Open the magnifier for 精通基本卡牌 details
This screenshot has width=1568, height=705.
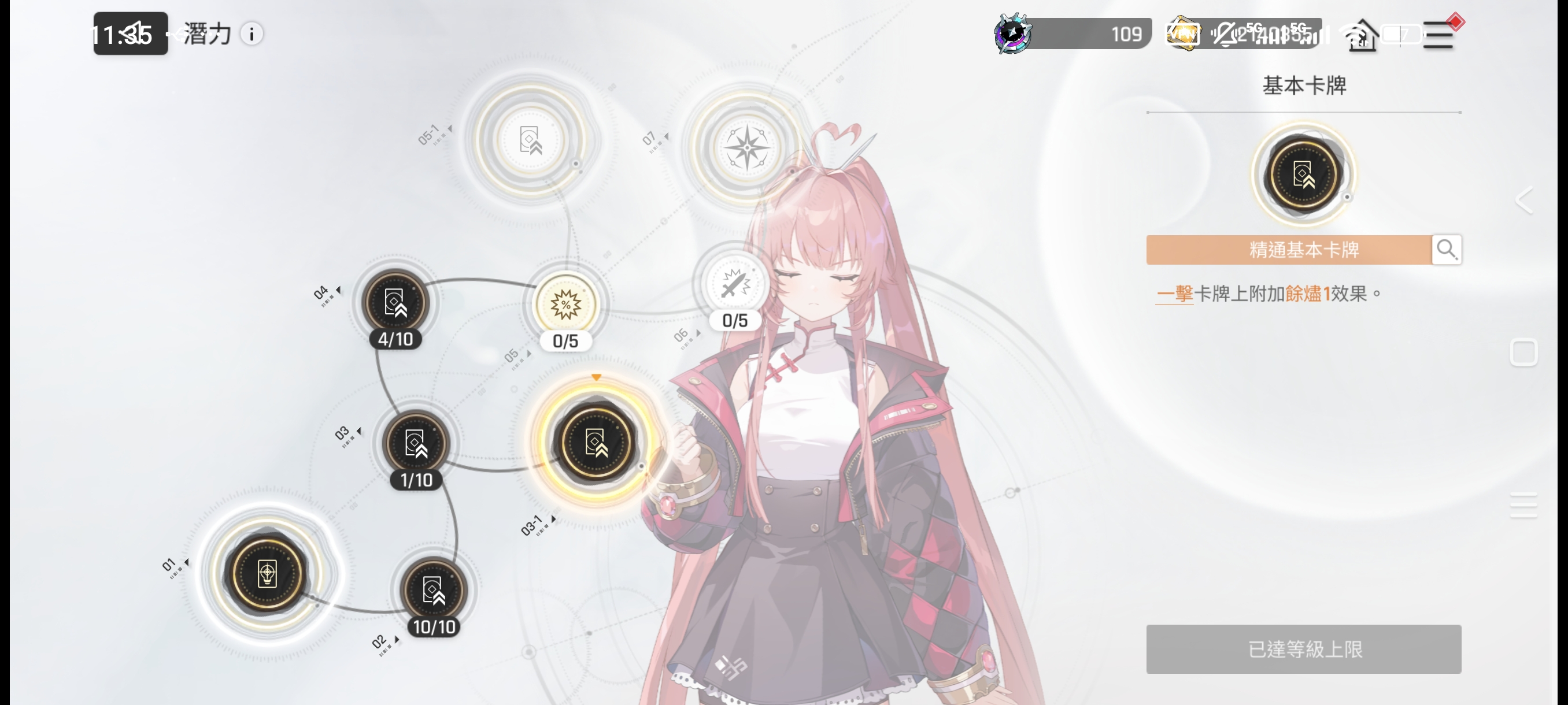(1446, 250)
